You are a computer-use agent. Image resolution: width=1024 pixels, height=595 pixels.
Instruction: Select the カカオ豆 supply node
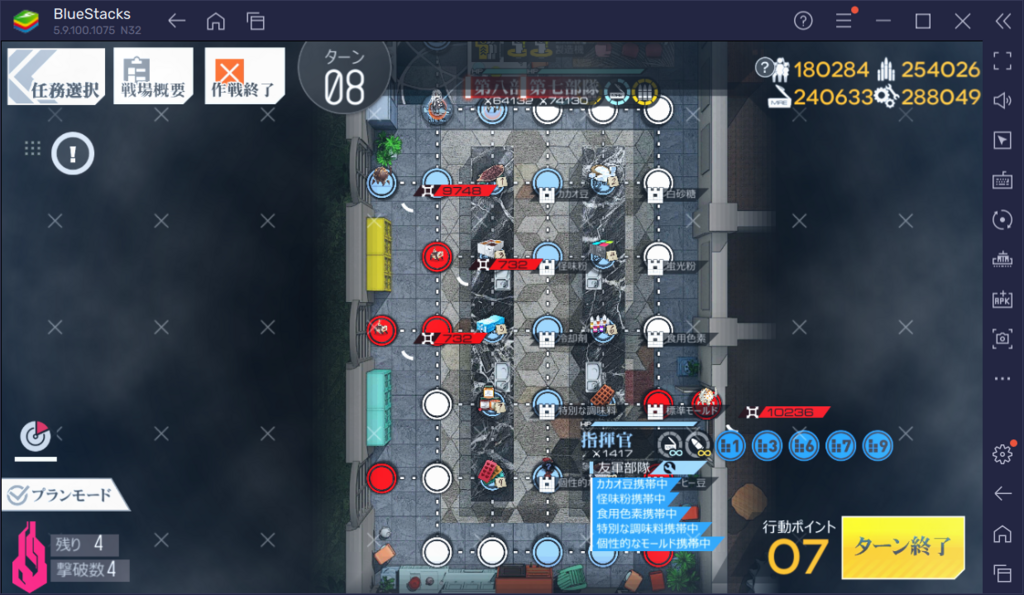(546, 182)
